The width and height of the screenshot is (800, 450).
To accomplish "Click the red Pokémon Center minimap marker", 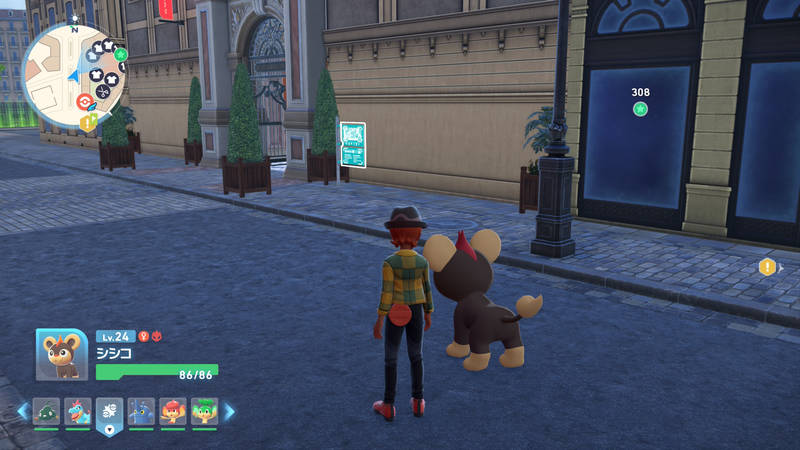I will (x=85, y=101).
